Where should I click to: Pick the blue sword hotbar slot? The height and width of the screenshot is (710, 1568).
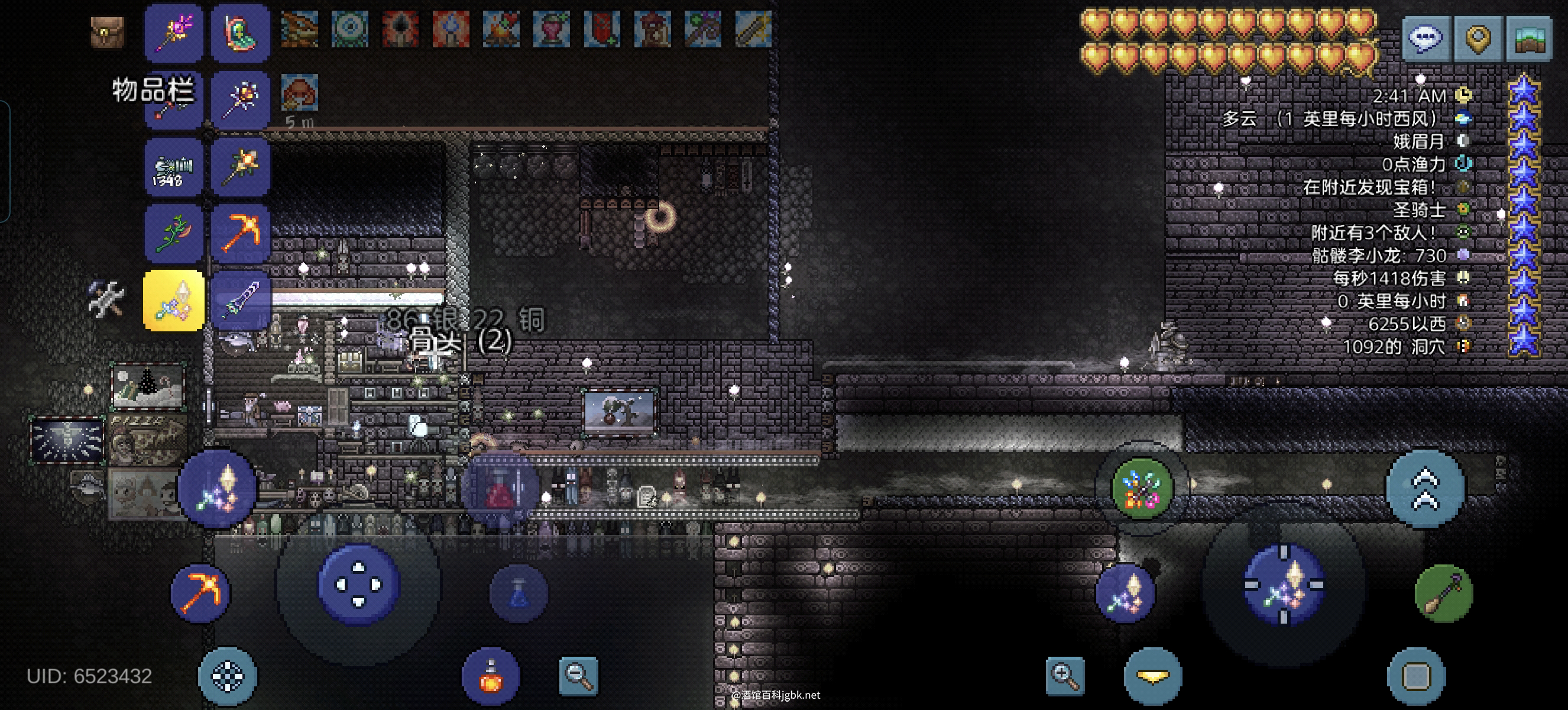[x=241, y=300]
